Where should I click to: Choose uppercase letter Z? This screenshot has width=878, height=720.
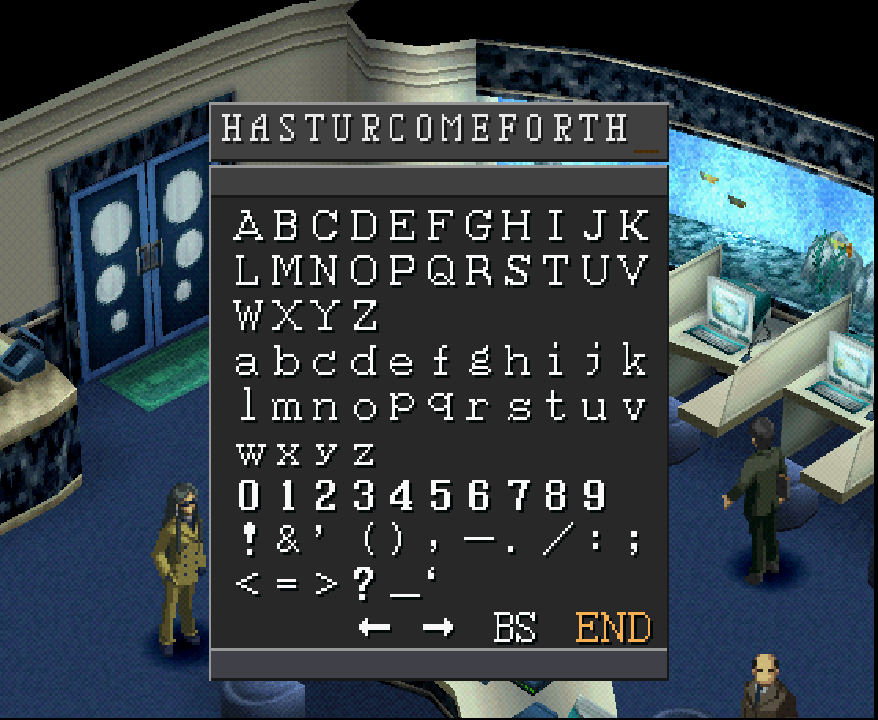(365, 316)
